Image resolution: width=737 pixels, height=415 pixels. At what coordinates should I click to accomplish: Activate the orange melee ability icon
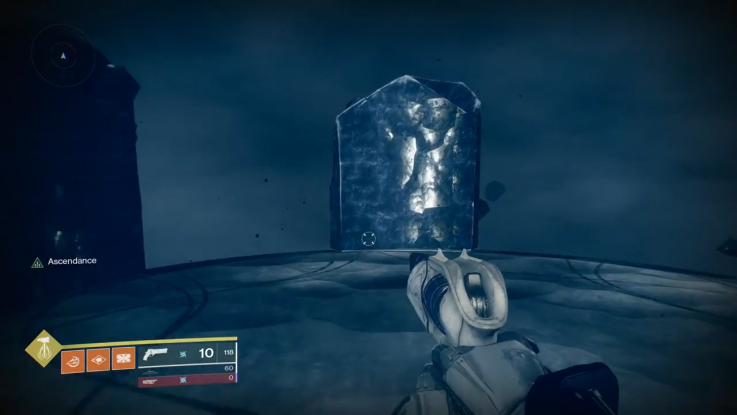point(123,358)
